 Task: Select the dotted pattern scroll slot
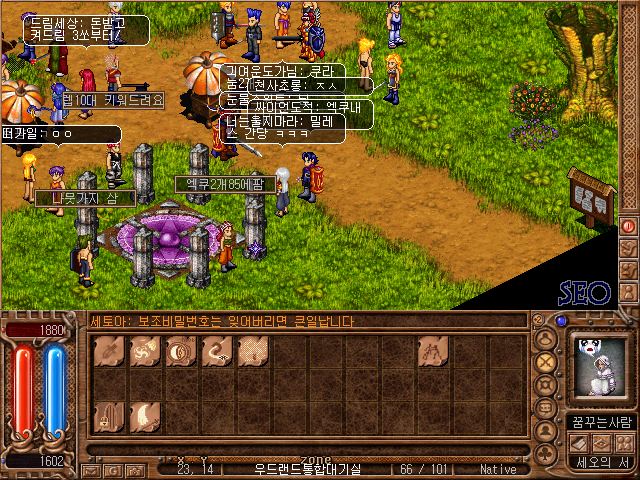click(x=254, y=352)
